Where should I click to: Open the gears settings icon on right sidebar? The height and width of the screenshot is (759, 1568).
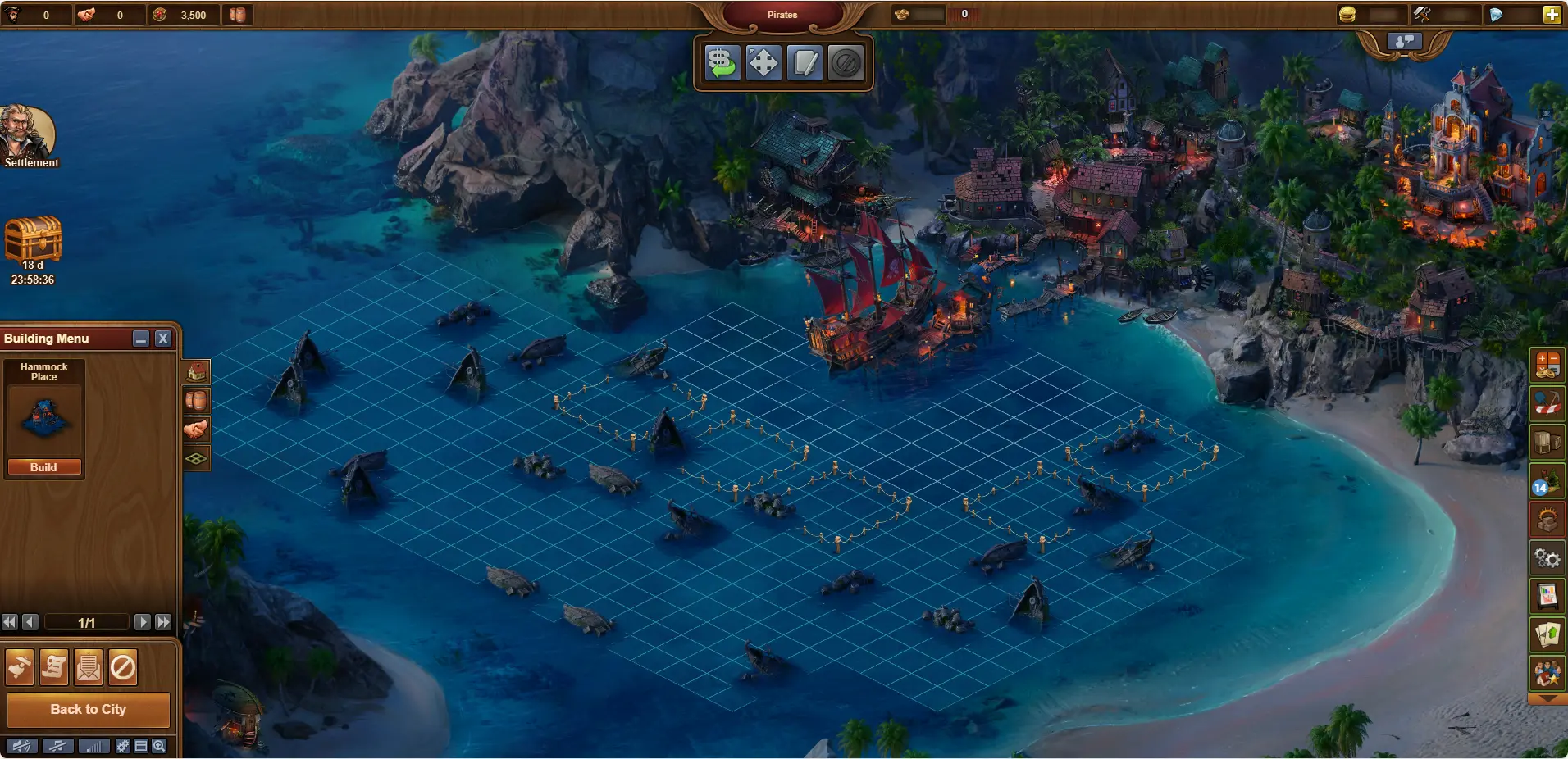1547,558
